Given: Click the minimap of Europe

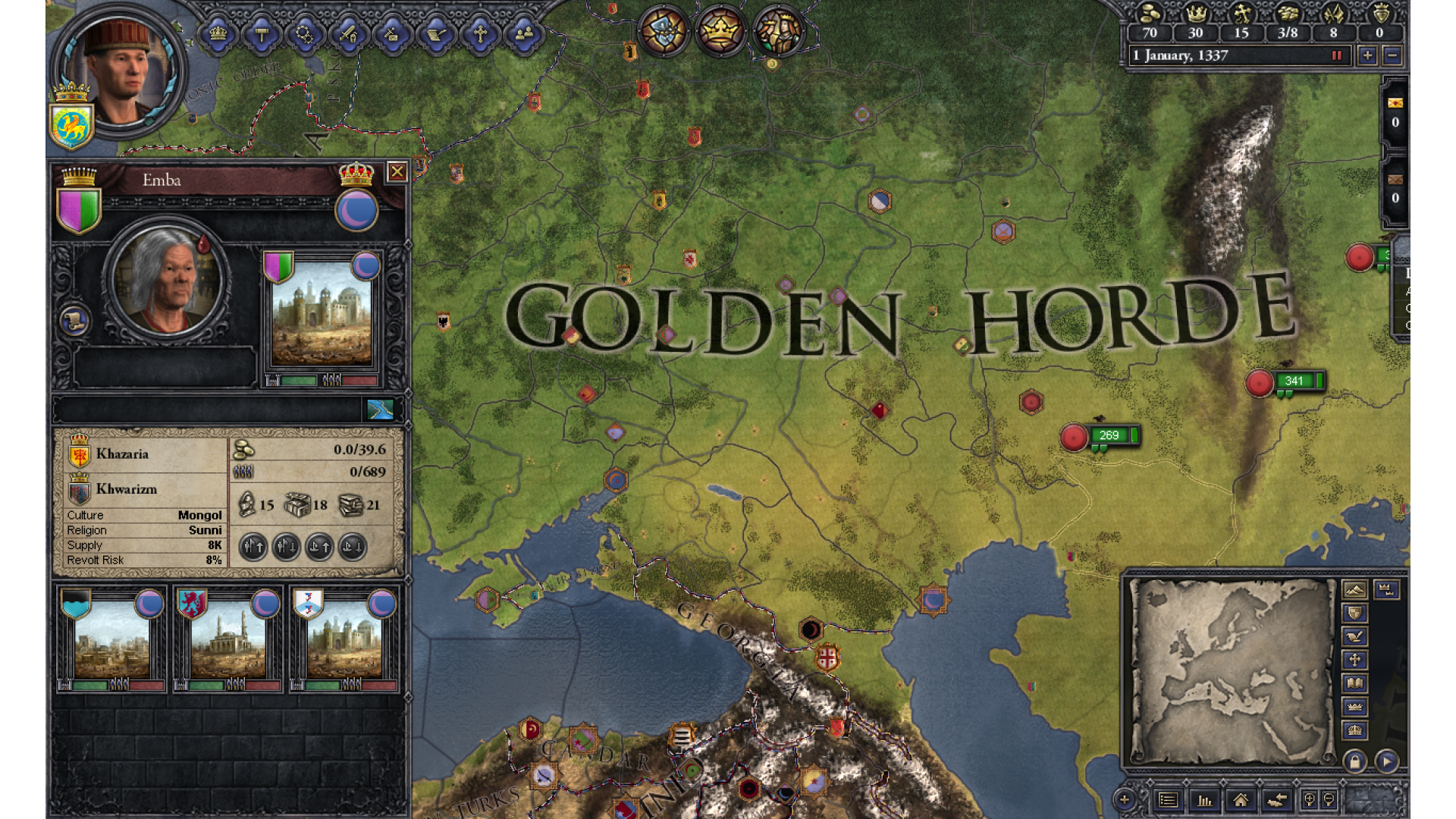Looking at the screenshot, I should coord(1232,671).
